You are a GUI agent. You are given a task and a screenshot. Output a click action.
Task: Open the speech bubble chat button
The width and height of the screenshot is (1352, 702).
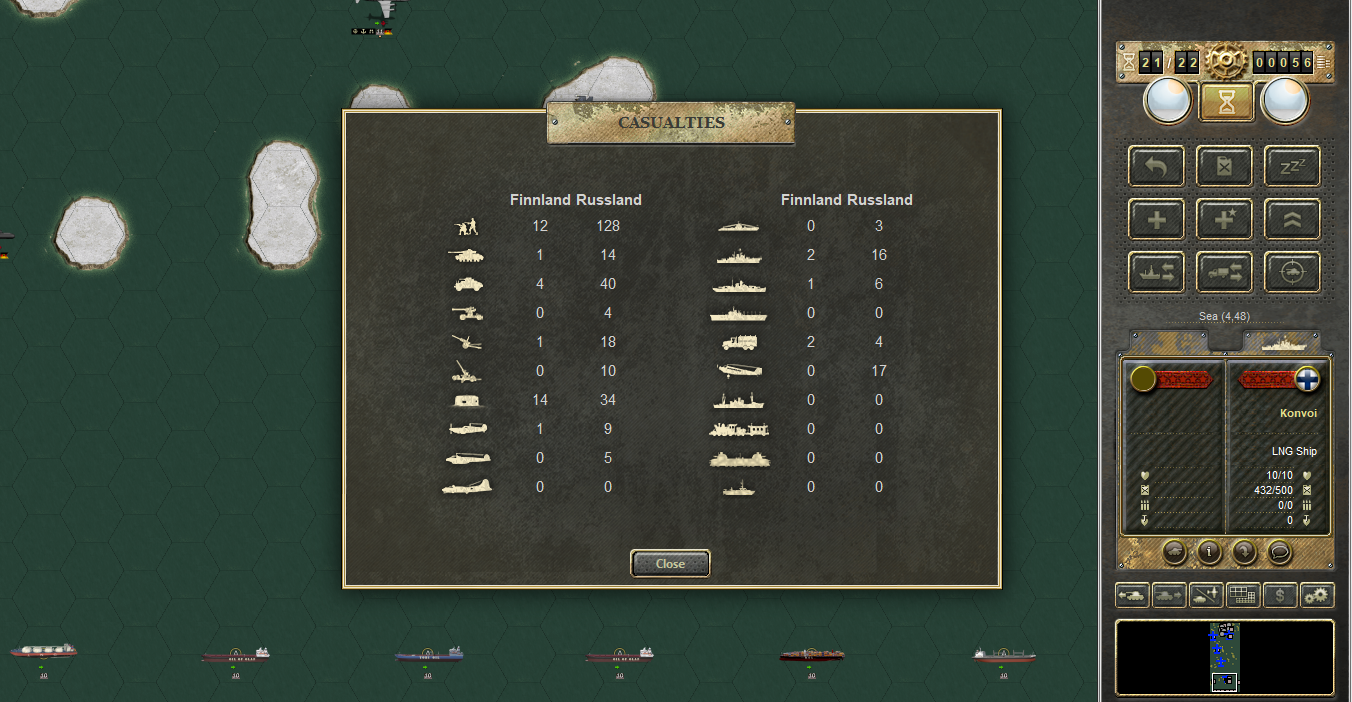pos(1279,551)
